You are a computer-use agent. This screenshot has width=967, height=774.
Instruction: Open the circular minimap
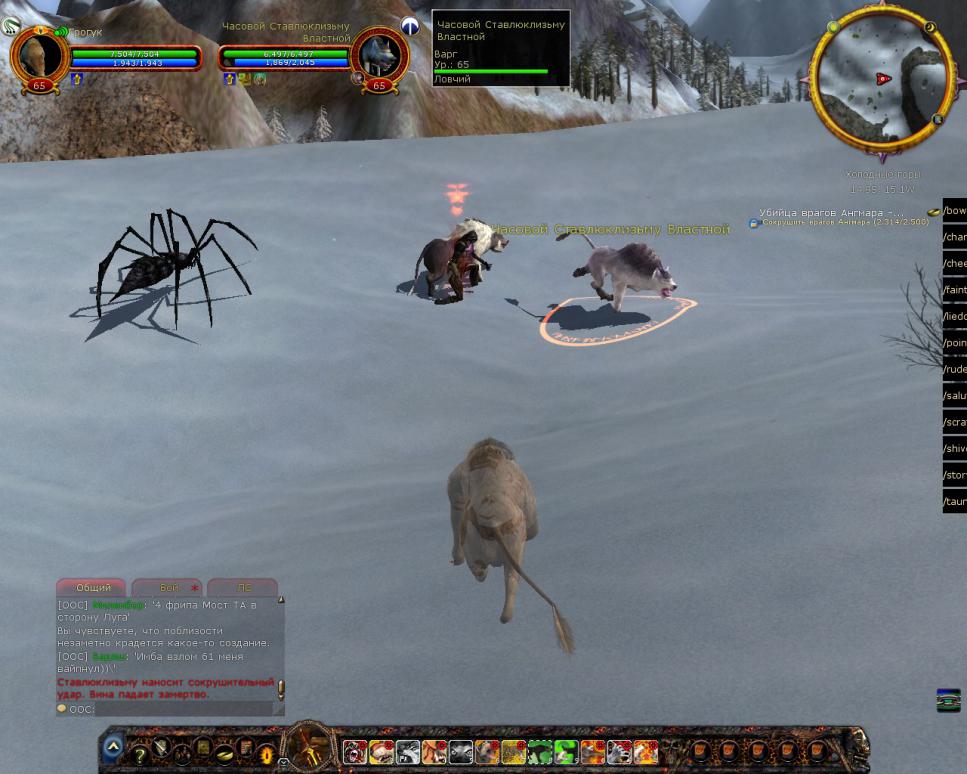(x=882, y=79)
